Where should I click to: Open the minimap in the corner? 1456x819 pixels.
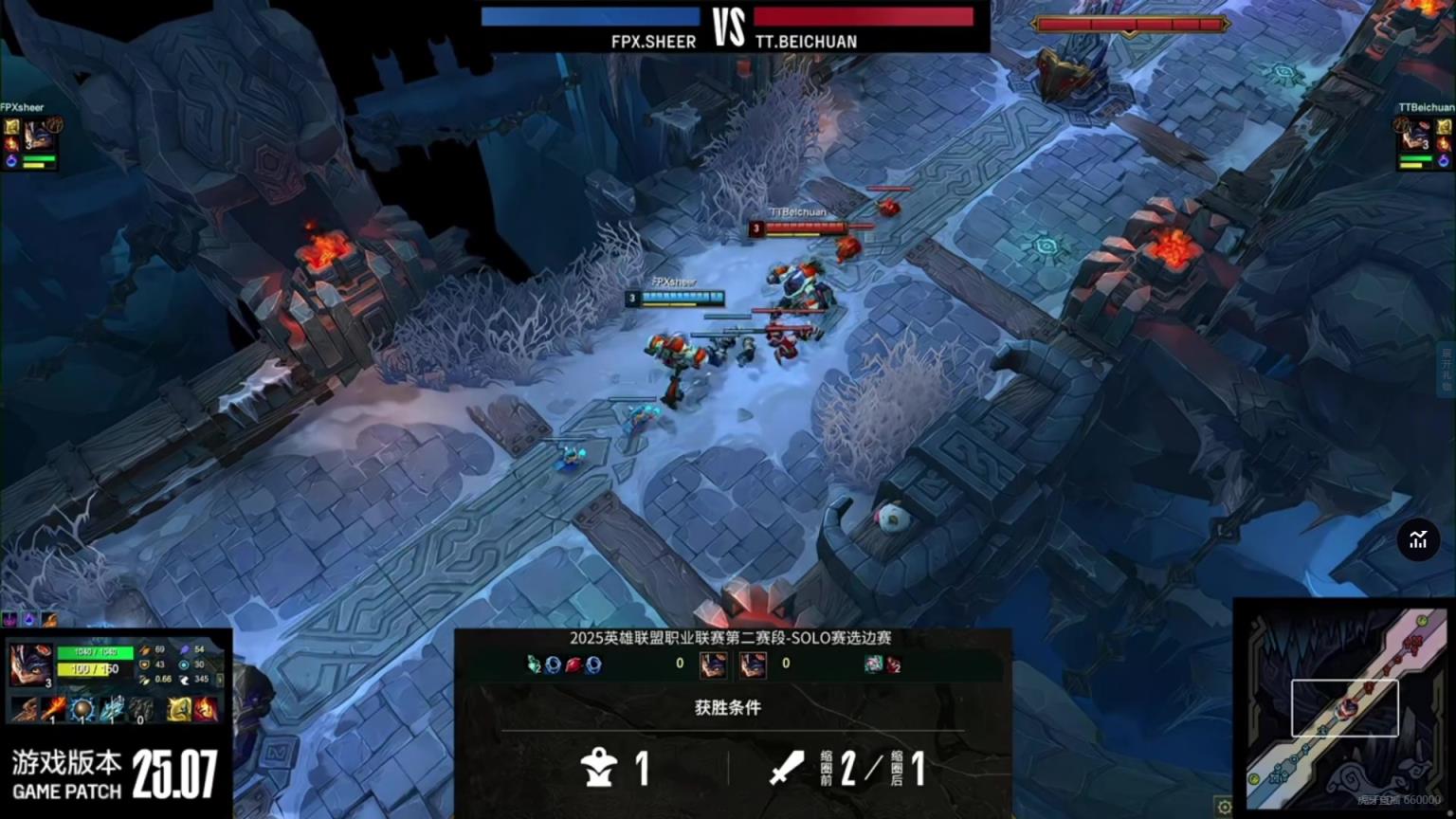(1345, 707)
